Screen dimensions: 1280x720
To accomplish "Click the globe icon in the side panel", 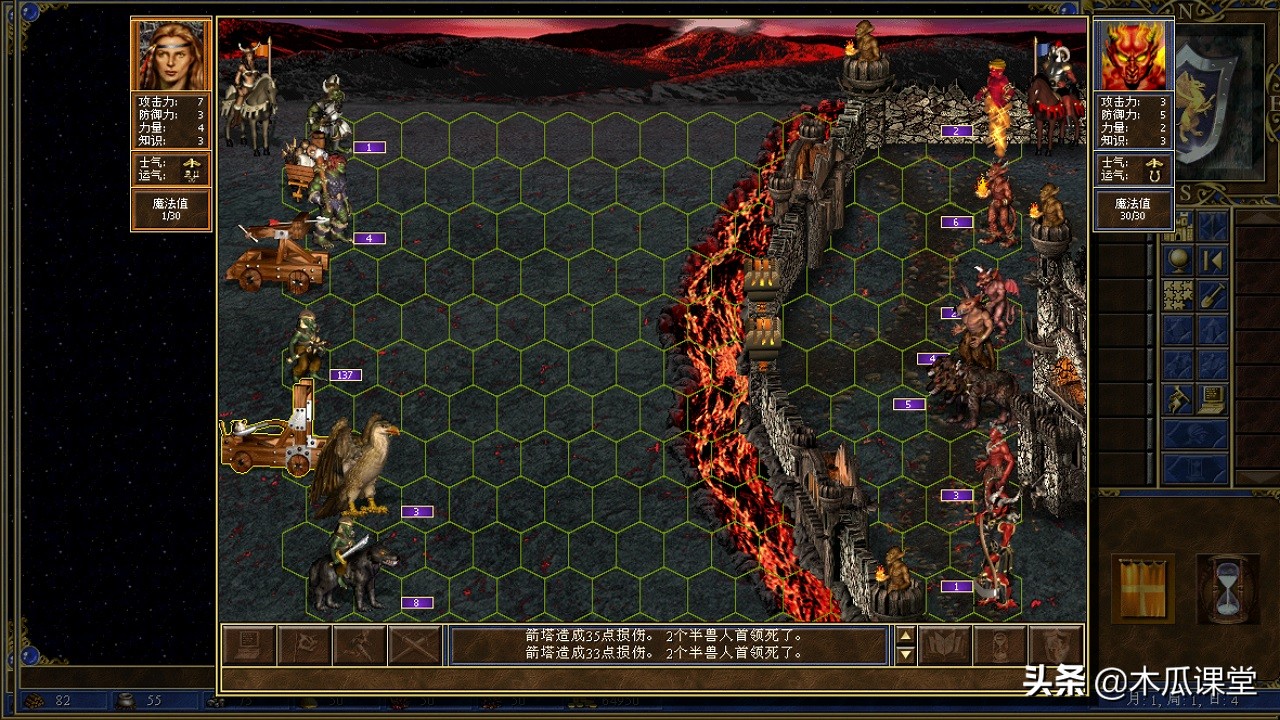I will click(x=1178, y=261).
